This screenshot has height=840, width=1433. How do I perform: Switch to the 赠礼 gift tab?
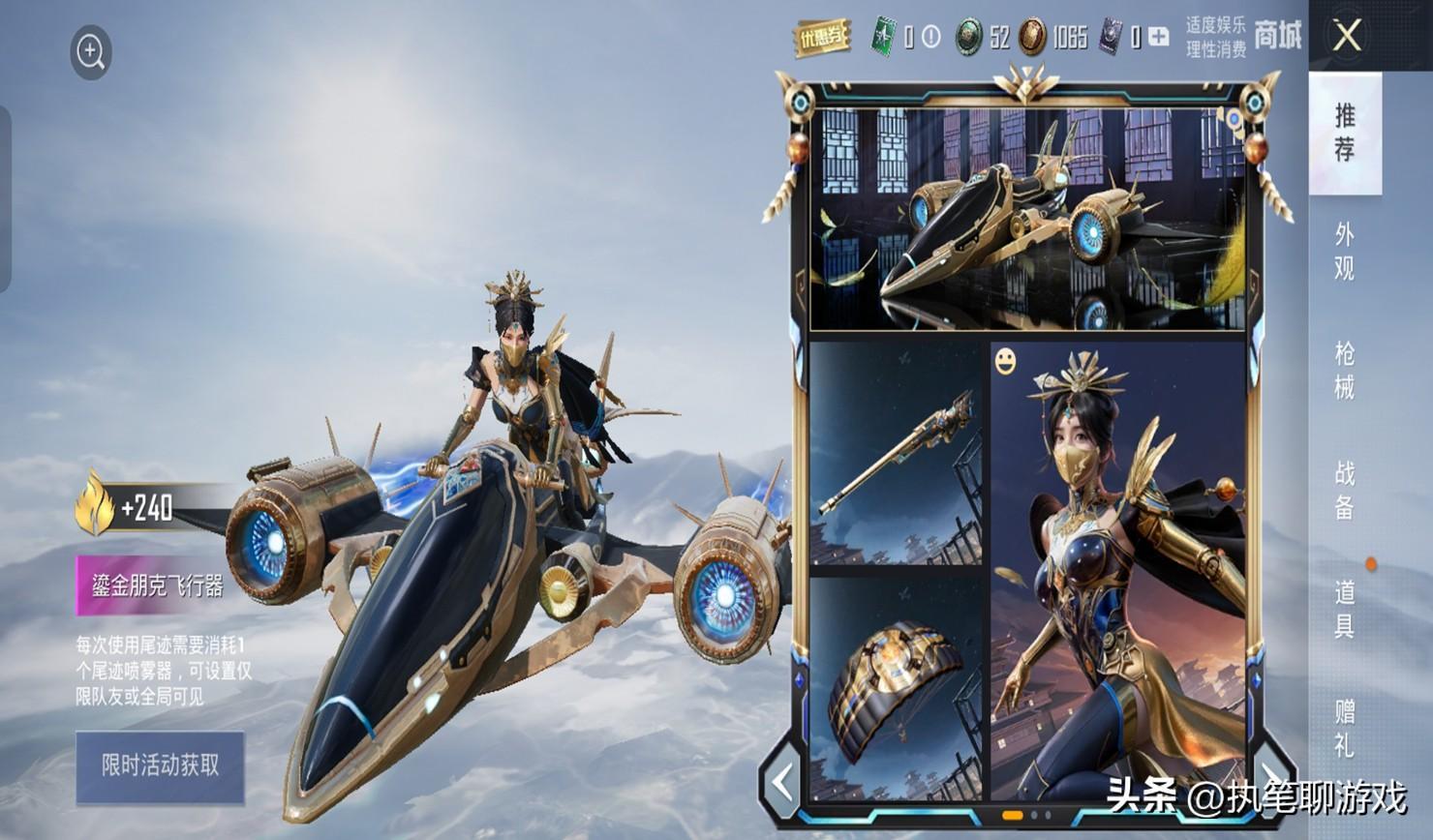tap(1345, 728)
